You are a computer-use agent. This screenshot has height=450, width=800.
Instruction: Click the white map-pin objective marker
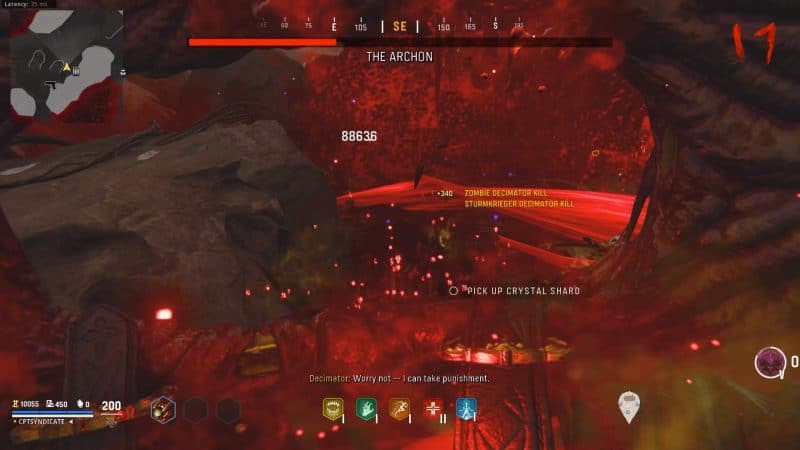628,404
